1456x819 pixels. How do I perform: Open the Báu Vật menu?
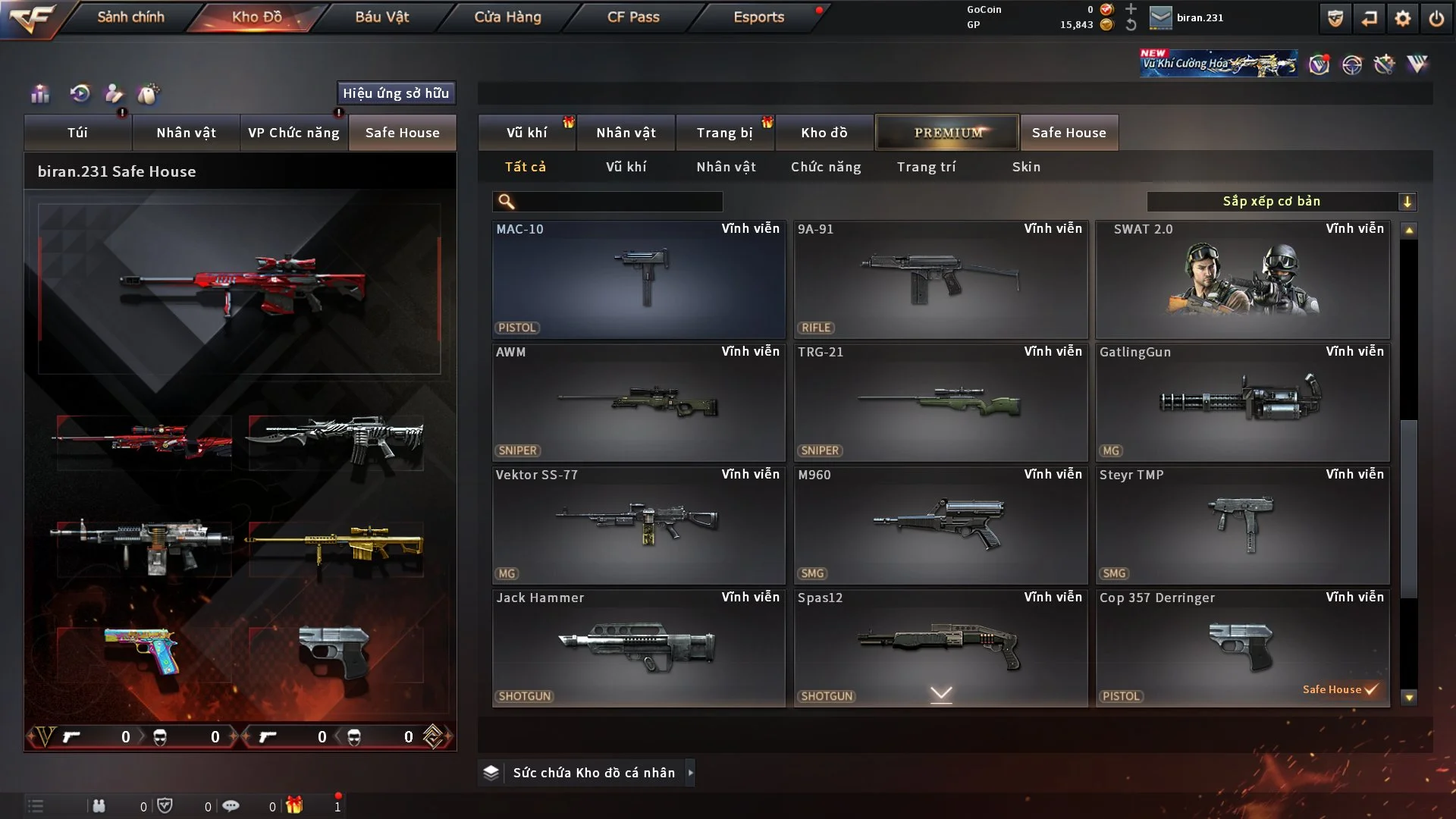tap(381, 17)
